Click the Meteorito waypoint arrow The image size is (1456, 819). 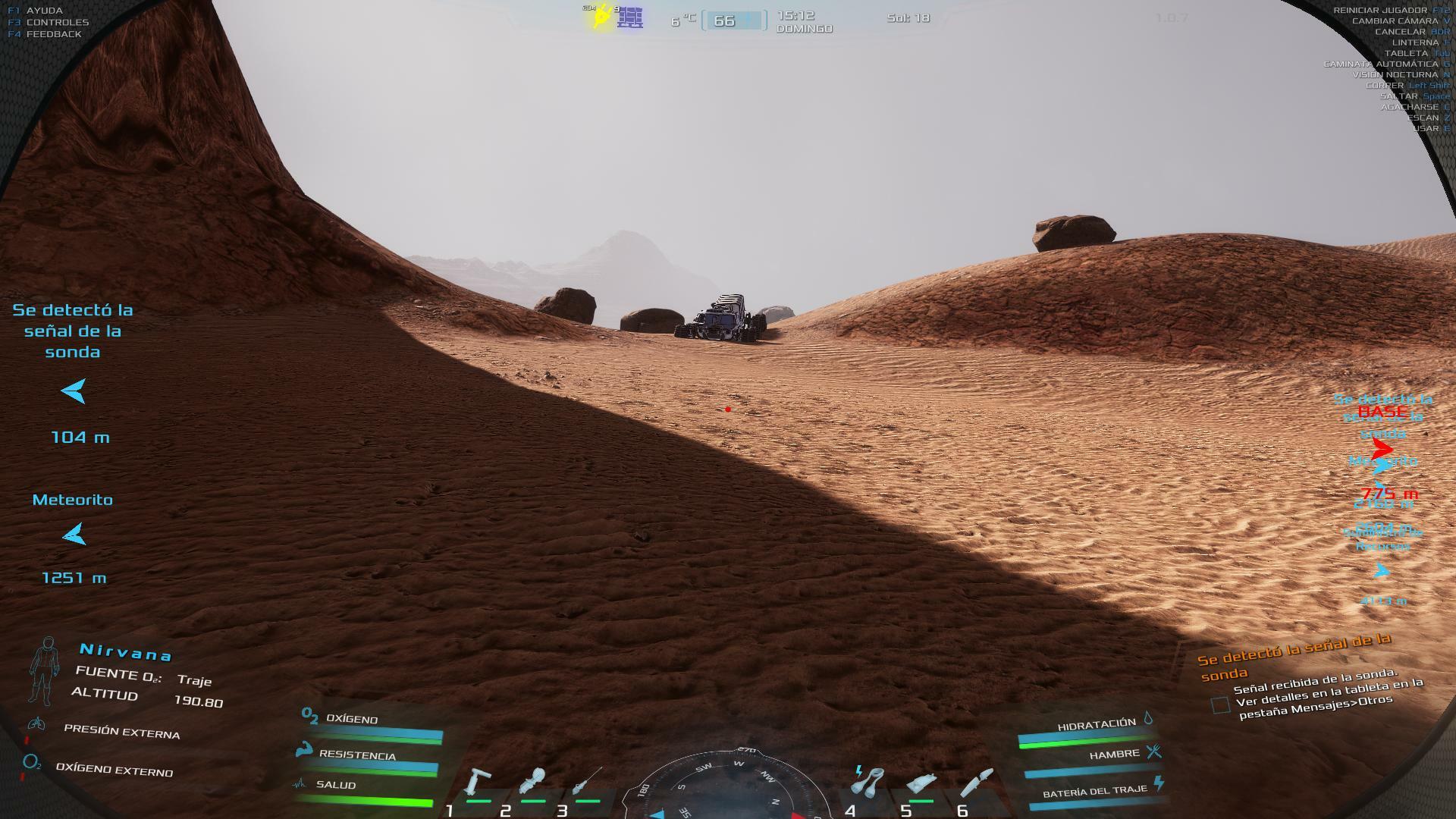point(74,535)
